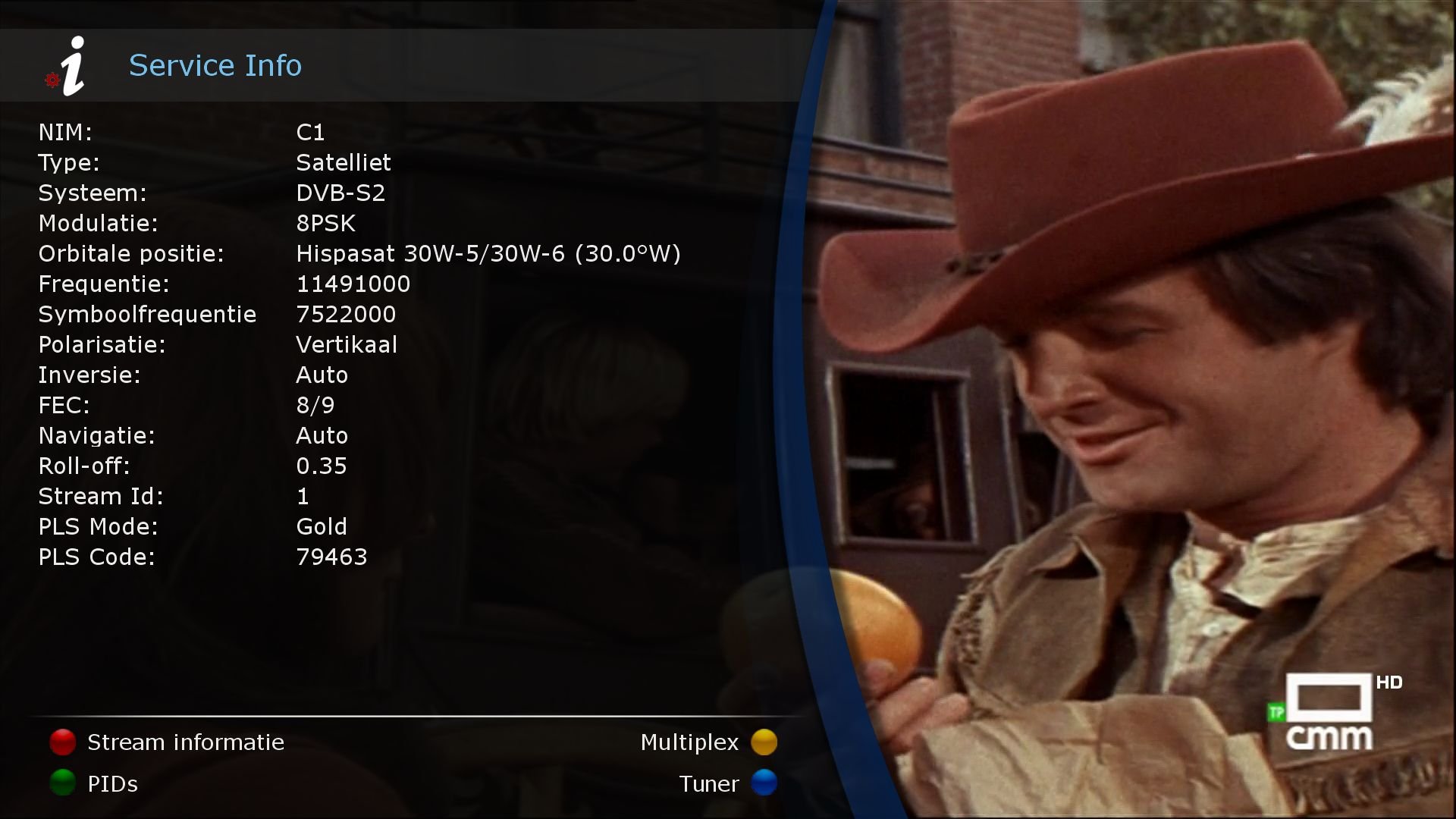Click the yellow button beside Multiplex
This screenshot has height=819, width=1456.
[x=764, y=742]
